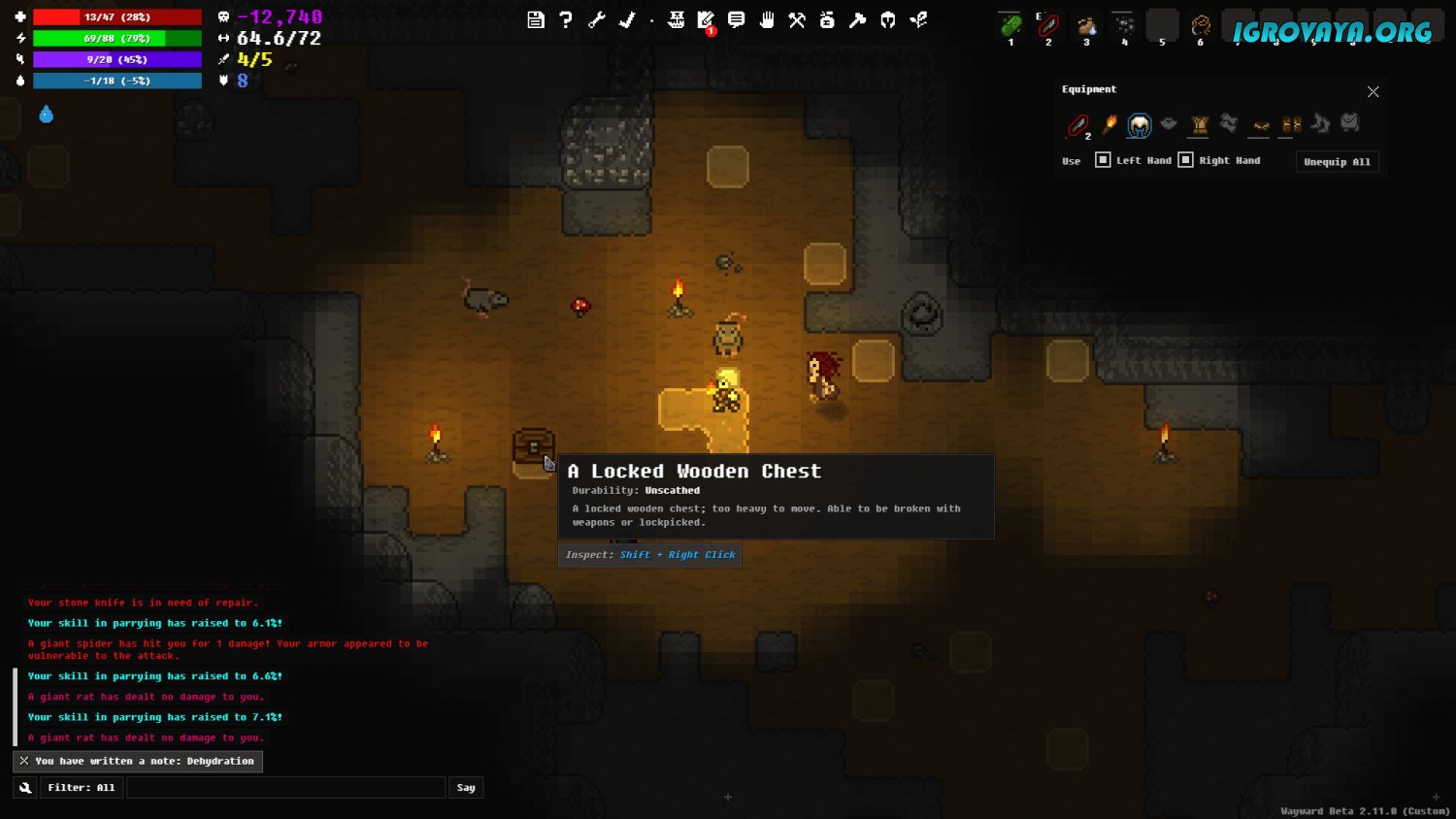This screenshot has height=819, width=1456.
Task: Open the sprout skills toolbar icon
Action: point(918,19)
